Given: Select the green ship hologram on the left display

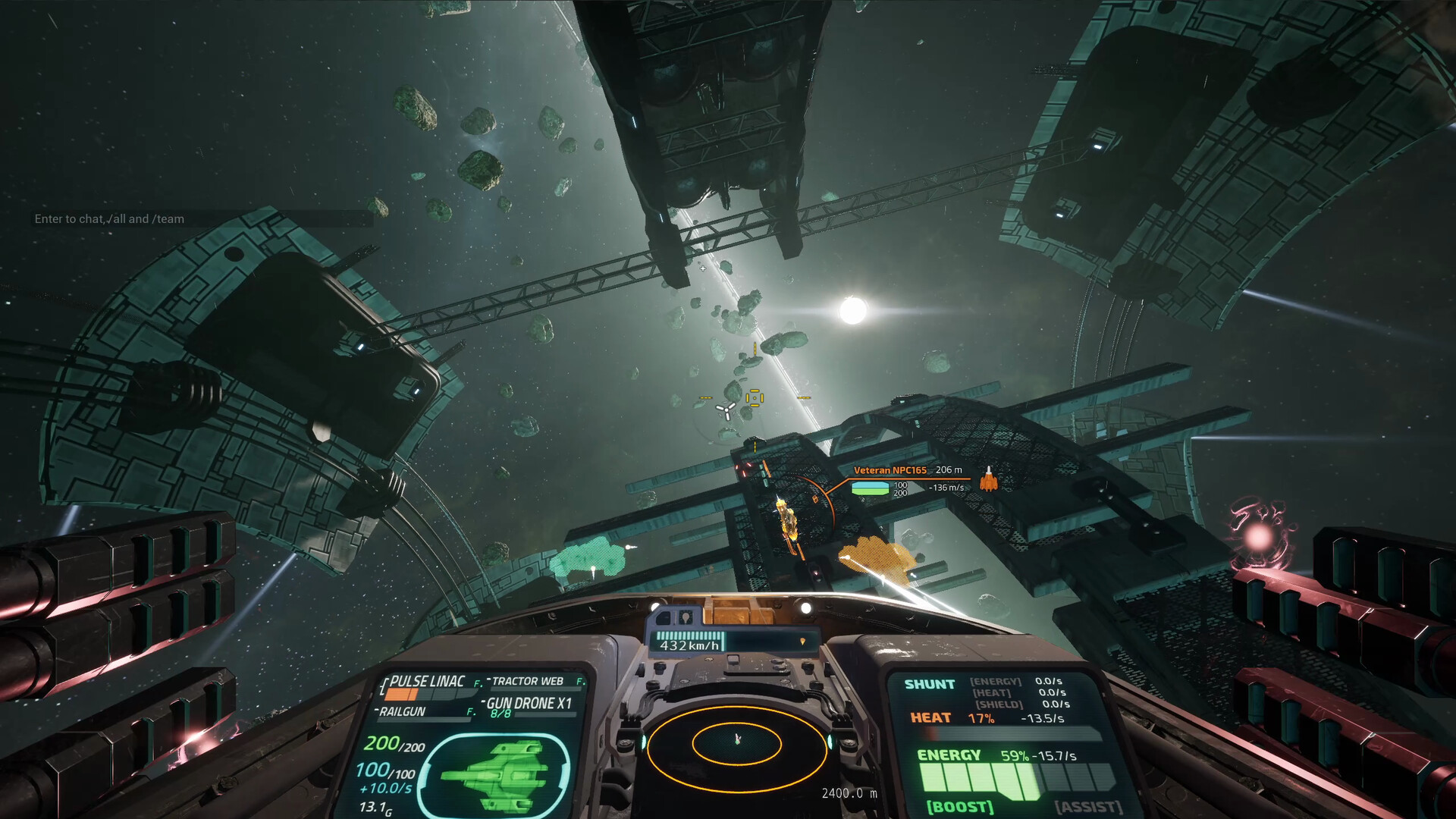Looking at the screenshot, I should [x=500, y=773].
